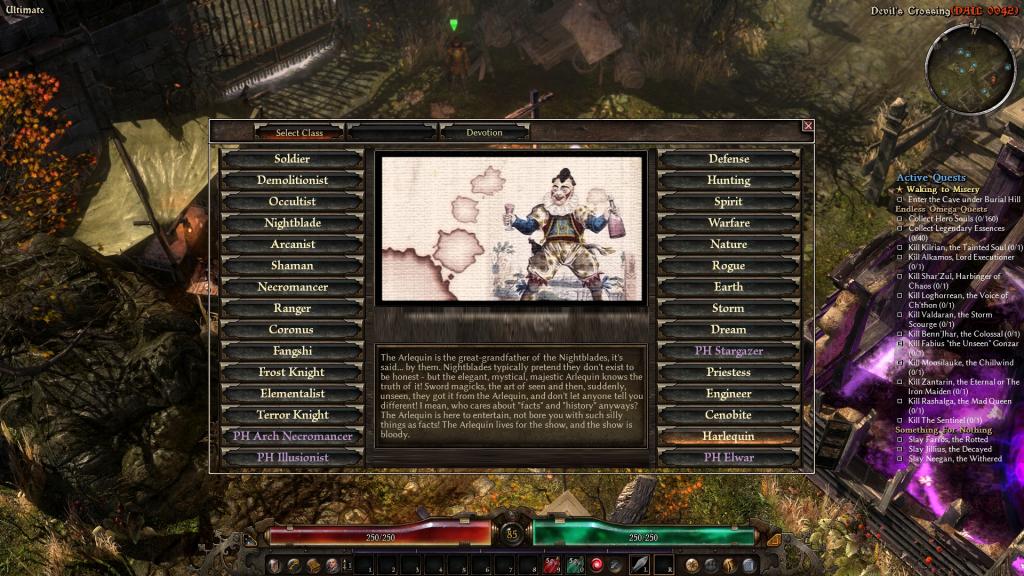The width and height of the screenshot is (1024, 576).
Task: Select the Soldier class
Action: pyautogui.click(x=292, y=159)
